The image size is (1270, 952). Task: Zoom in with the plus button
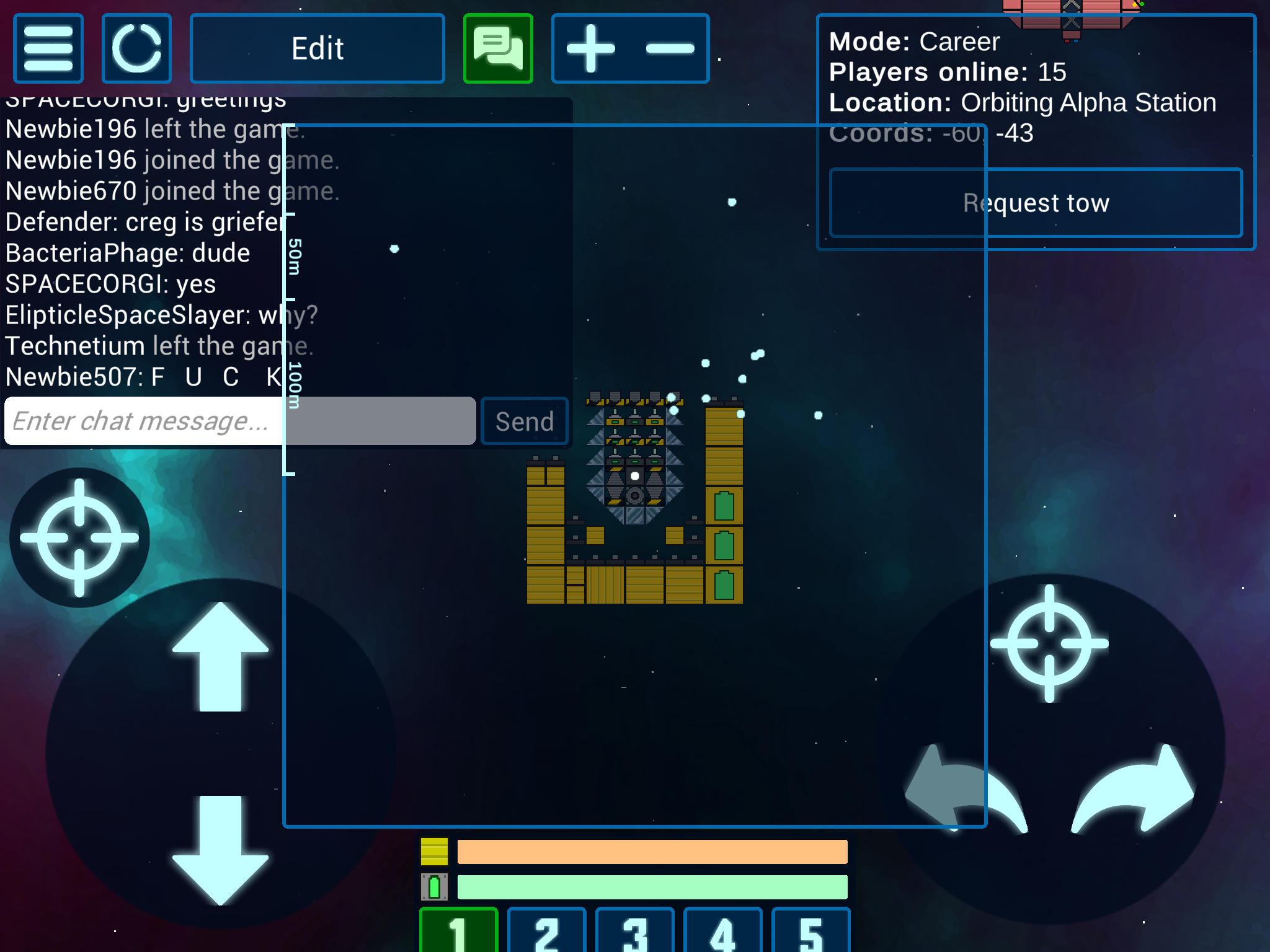[x=591, y=48]
